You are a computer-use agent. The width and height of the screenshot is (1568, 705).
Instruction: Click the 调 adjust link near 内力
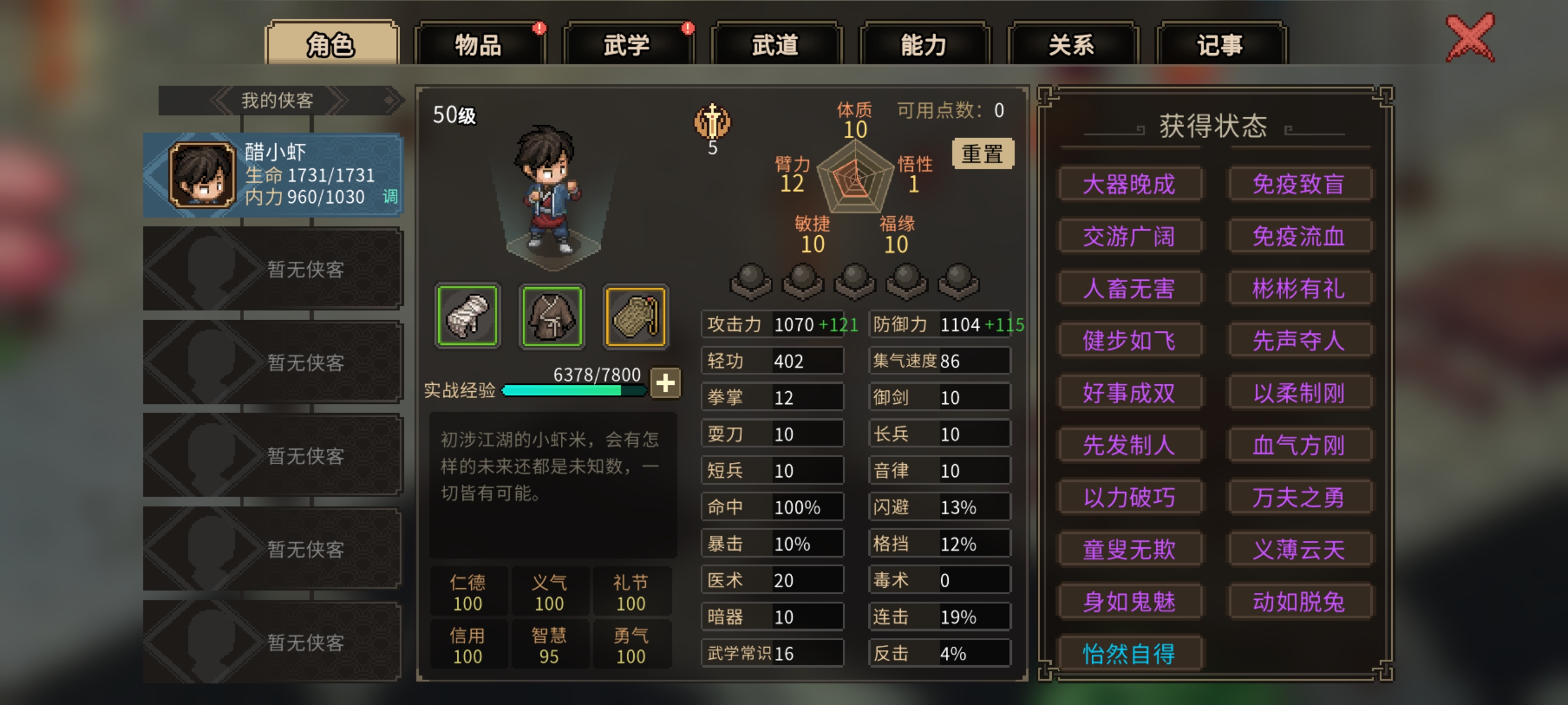(x=390, y=198)
